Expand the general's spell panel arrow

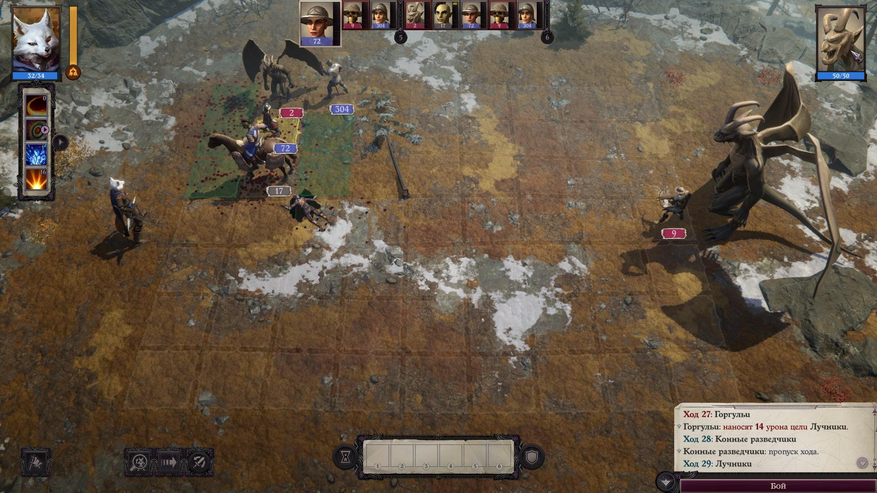61,142
